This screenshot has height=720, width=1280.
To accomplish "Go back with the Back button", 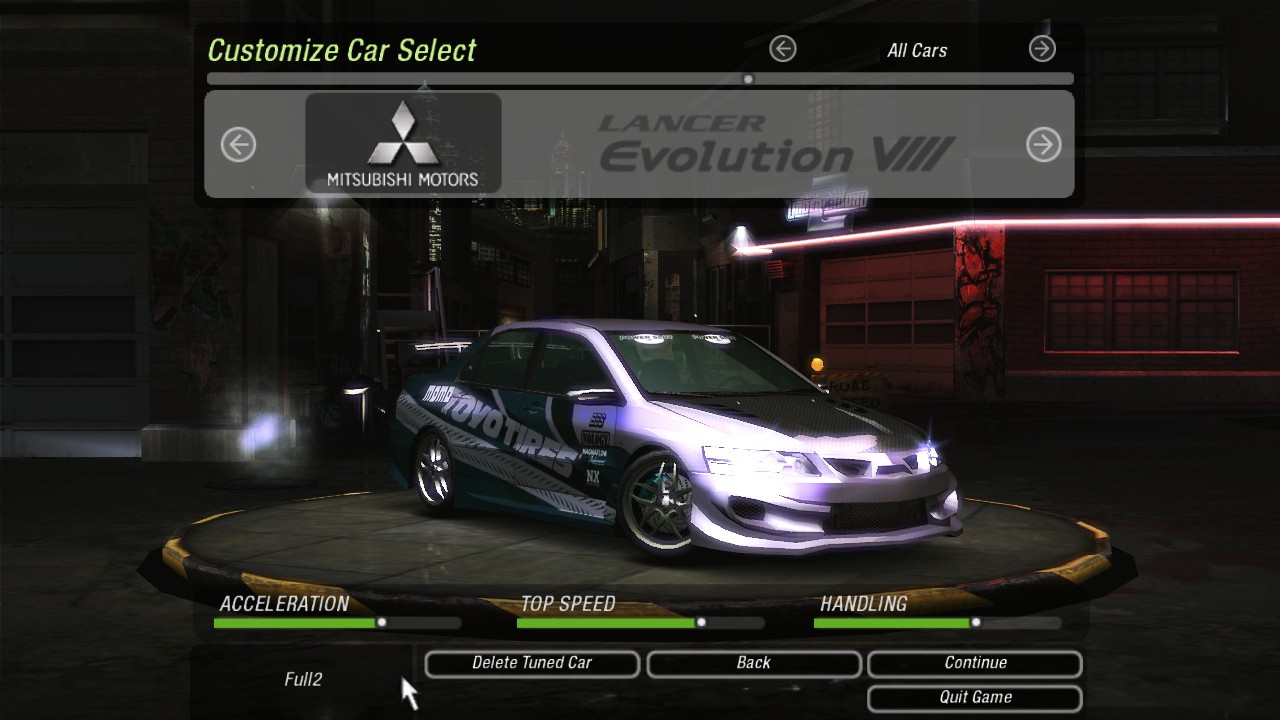I will point(753,663).
